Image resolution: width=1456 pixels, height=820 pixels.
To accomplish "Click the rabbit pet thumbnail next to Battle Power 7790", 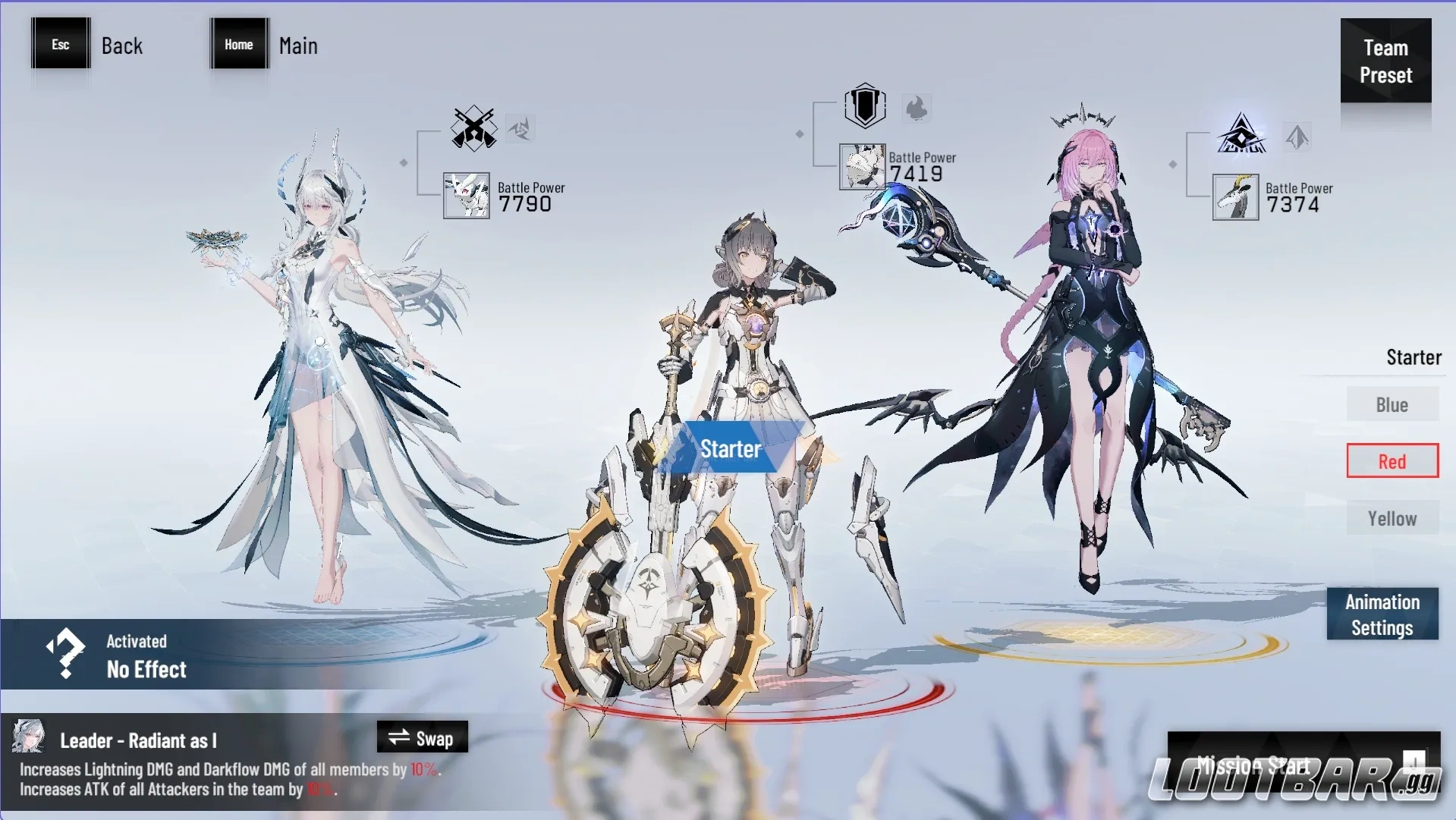I will tap(467, 196).
